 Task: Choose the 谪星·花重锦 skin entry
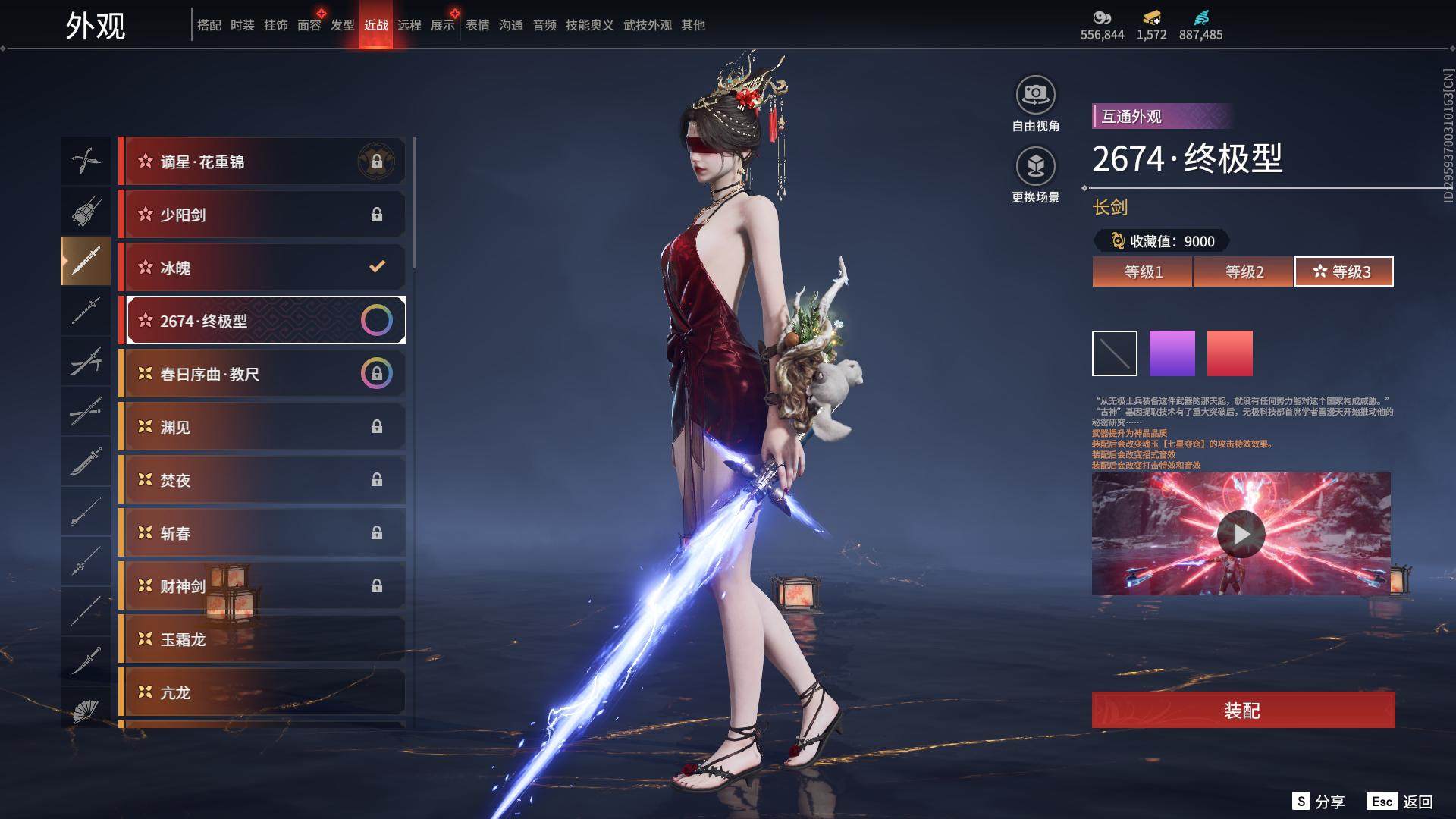point(262,162)
